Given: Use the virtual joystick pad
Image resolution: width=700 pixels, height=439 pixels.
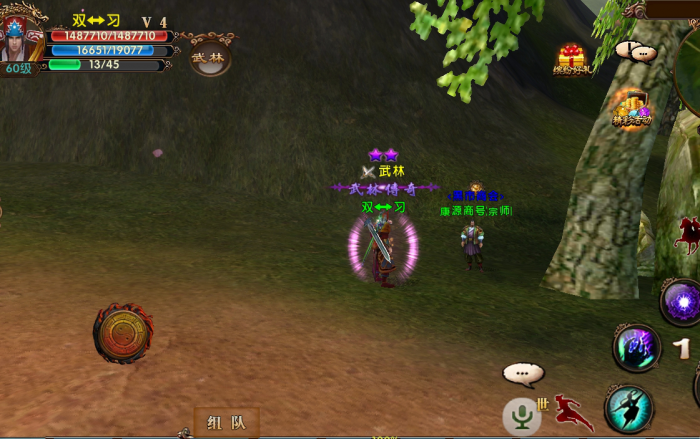Looking at the screenshot, I should (x=123, y=333).
